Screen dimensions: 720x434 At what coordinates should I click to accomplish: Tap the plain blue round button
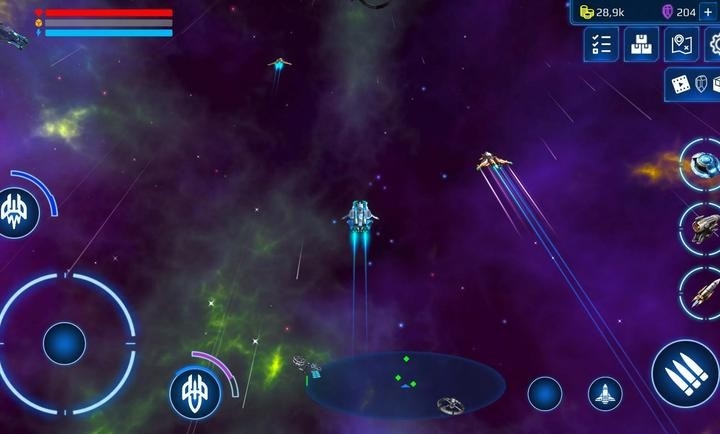click(x=545, y=394)
